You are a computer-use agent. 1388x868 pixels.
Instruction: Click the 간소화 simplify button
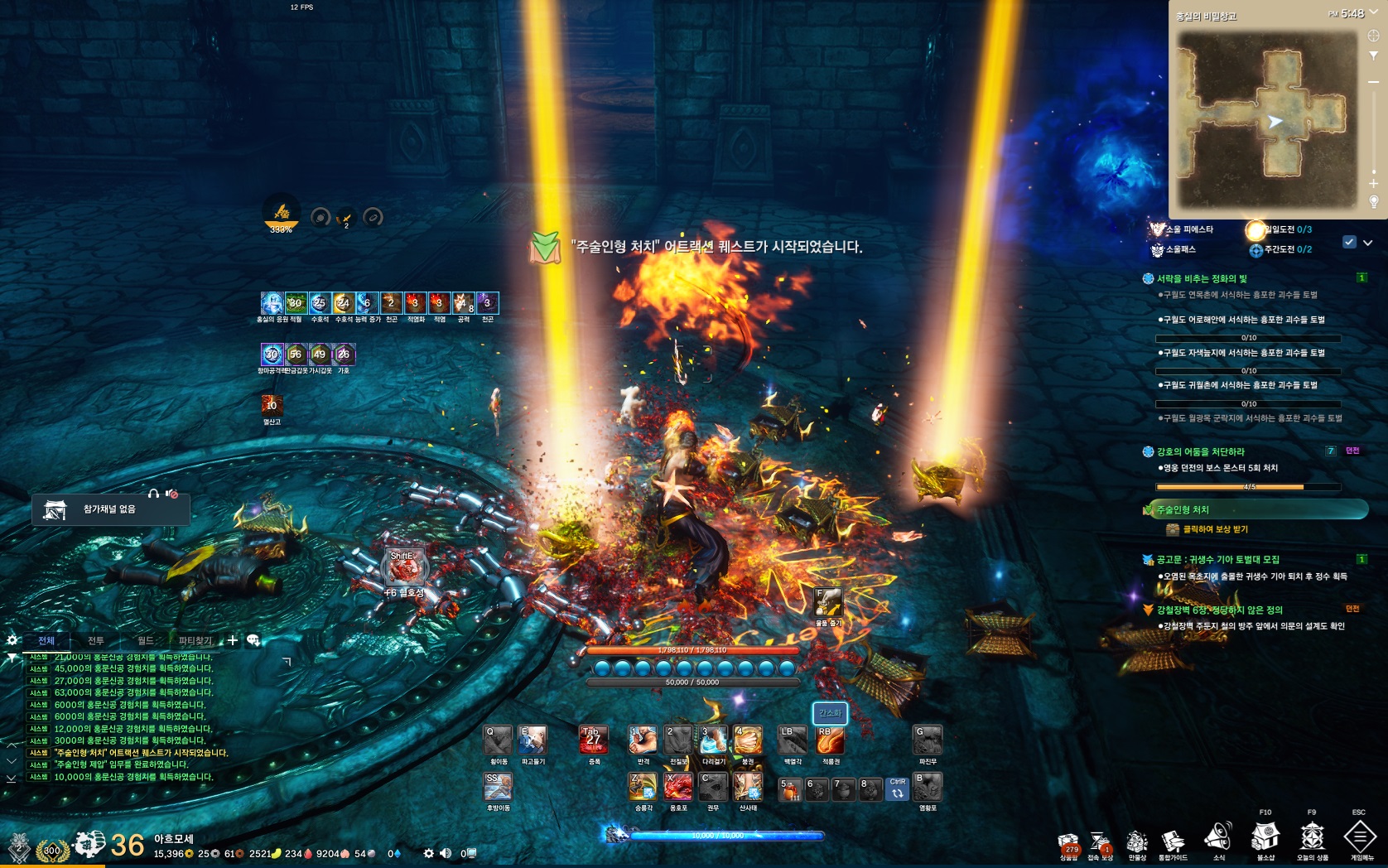[830, 713]
